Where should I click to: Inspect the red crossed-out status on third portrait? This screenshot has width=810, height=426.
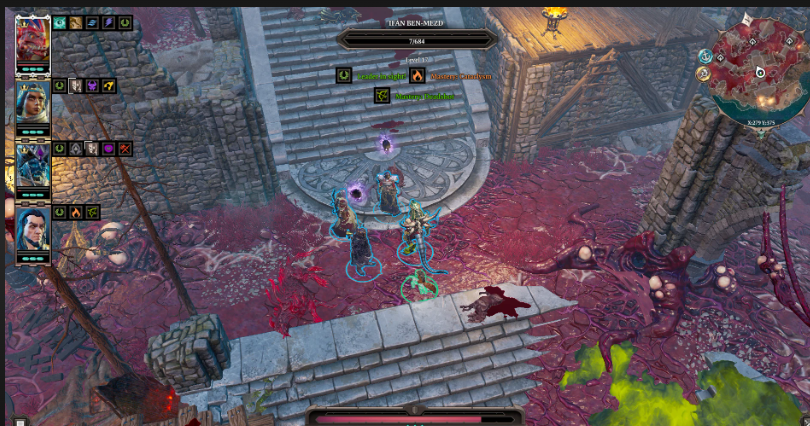coord(125,149)
